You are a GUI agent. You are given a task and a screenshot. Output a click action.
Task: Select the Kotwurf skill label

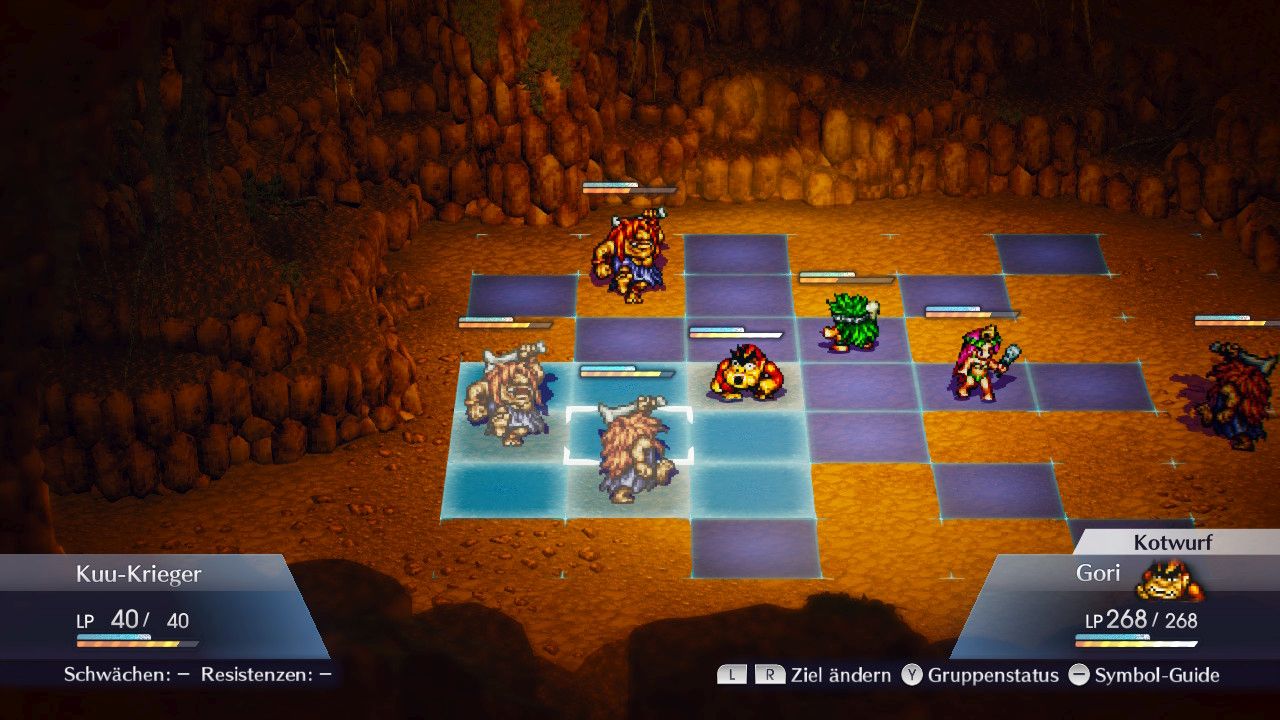(1172, 543)
